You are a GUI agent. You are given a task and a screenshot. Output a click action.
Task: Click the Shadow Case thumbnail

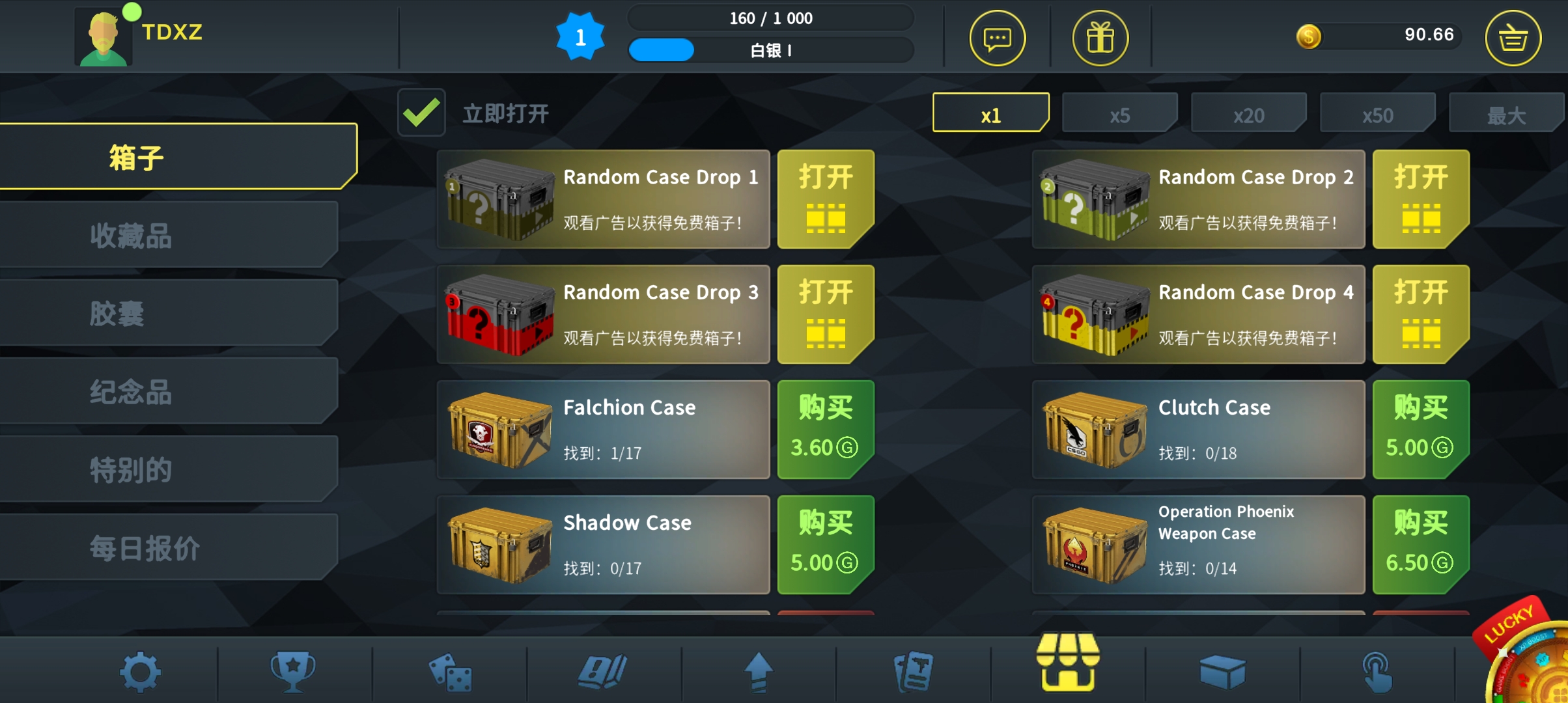coord(499,545)
